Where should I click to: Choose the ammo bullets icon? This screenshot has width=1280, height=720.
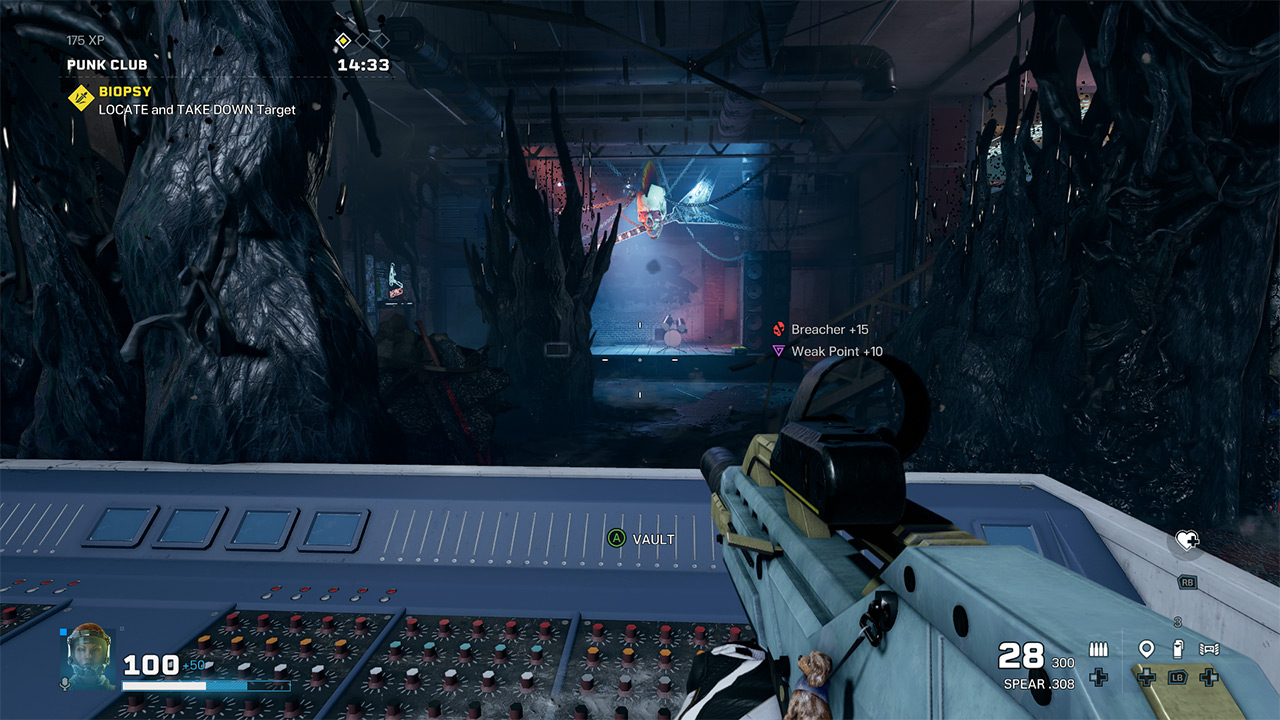click(1098, 650)
